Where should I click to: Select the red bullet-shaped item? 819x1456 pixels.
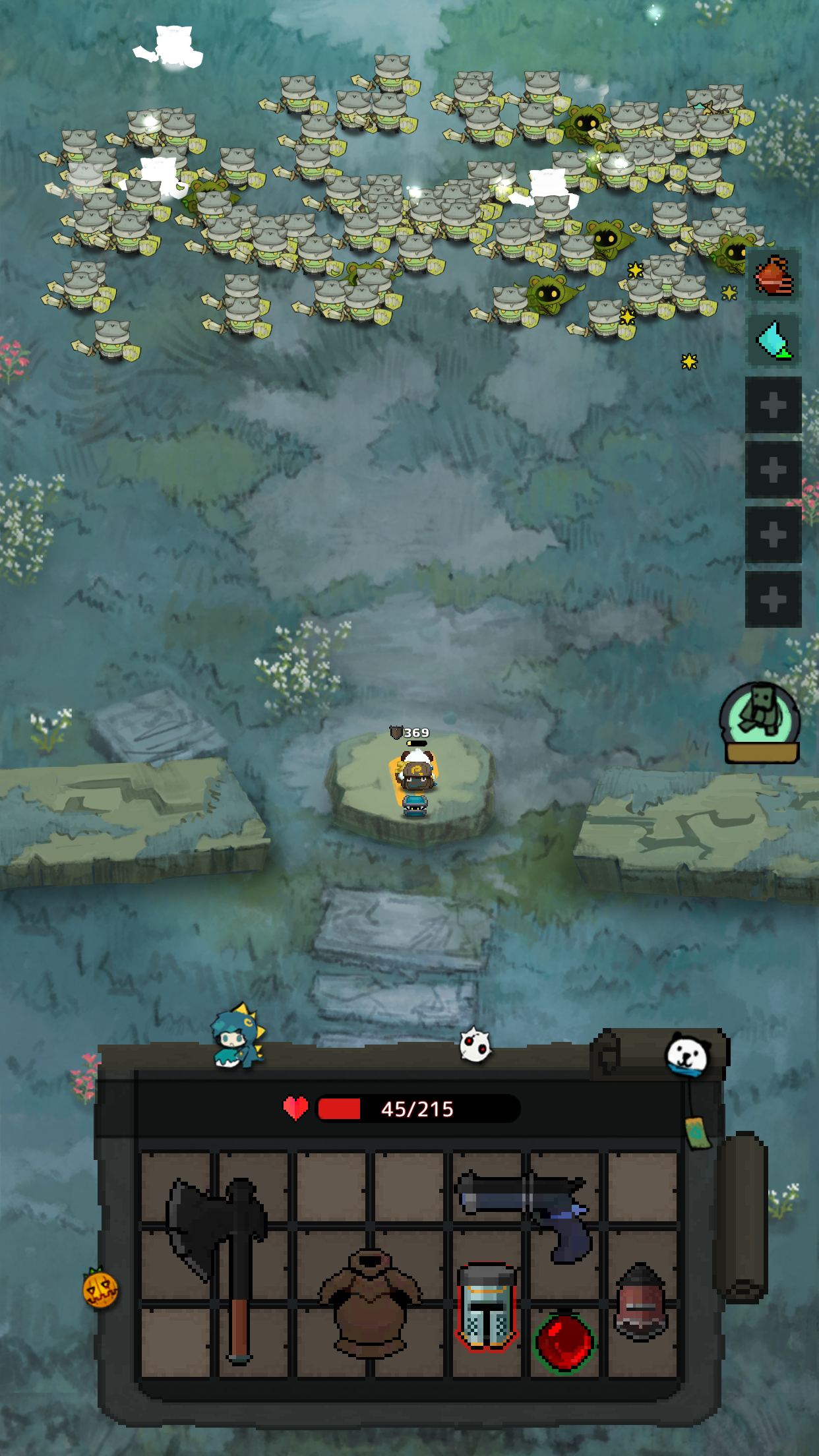pos(641,1302)
